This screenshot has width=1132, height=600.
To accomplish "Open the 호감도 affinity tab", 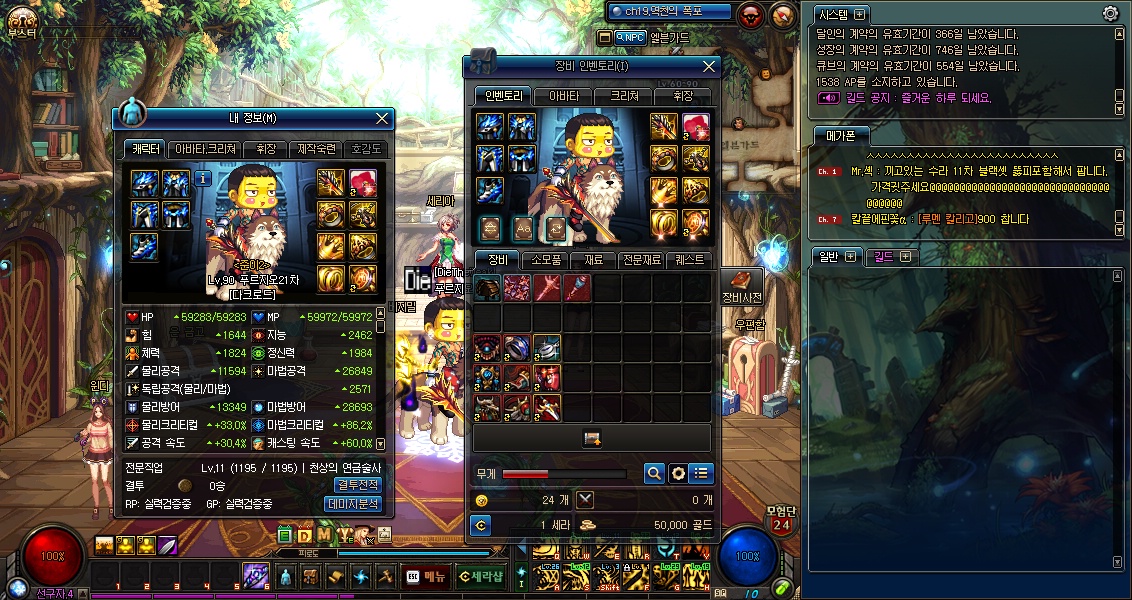I will pos(366,149).
